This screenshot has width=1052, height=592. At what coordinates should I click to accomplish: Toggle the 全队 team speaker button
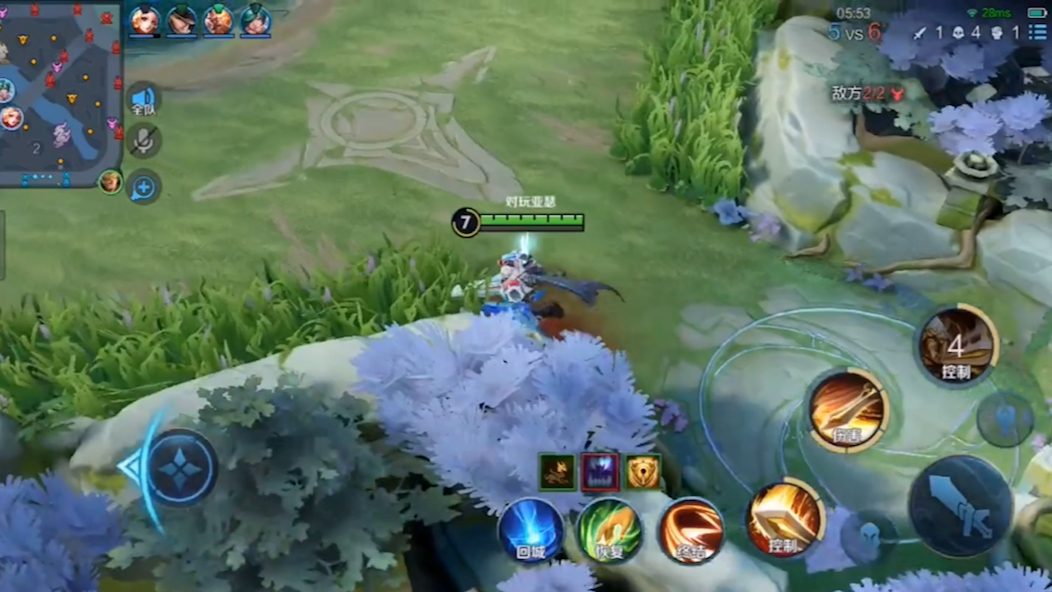coord(144,99)
